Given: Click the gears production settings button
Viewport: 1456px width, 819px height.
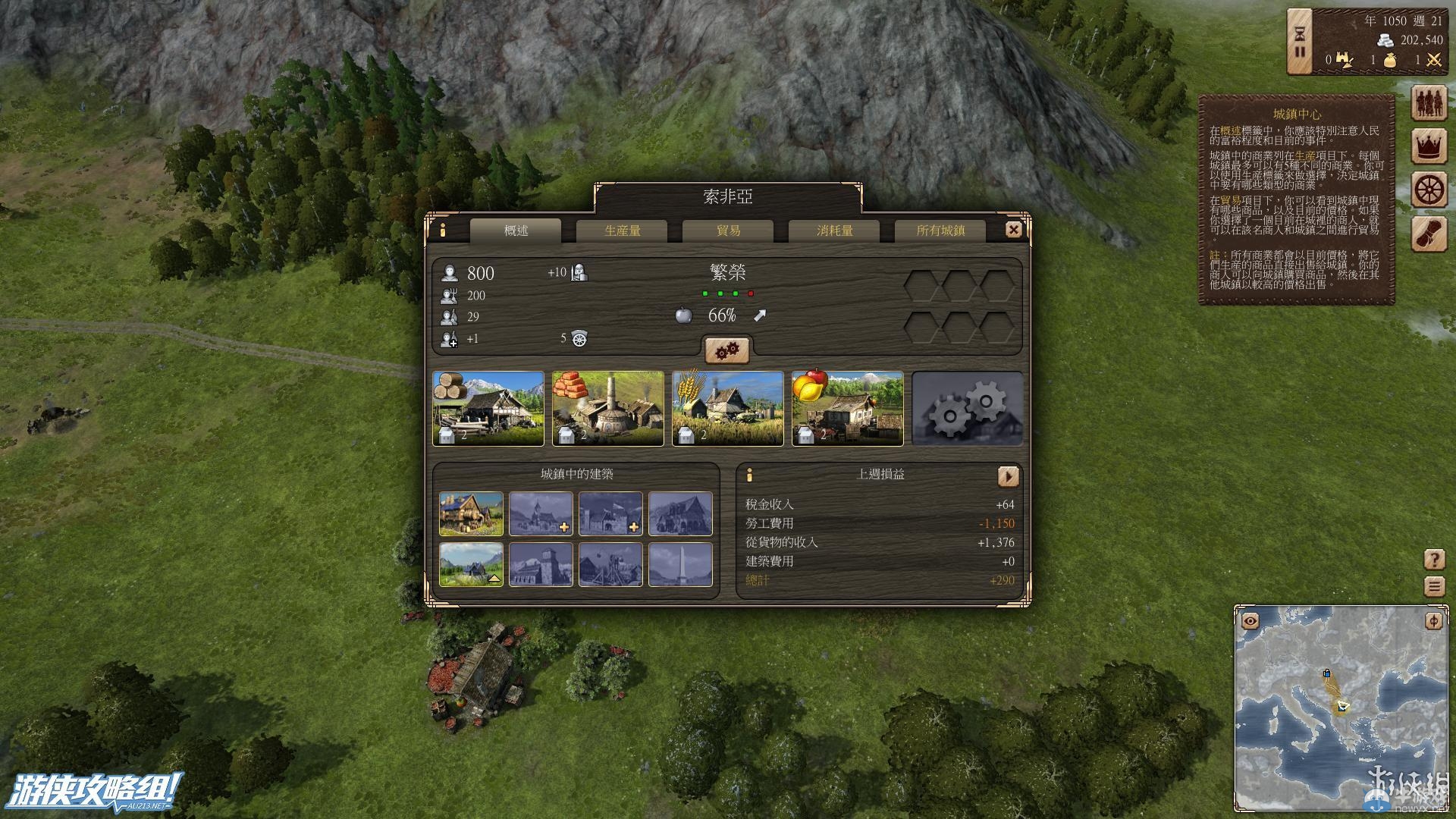Looking at the screenshot, I should pos(727,350).
